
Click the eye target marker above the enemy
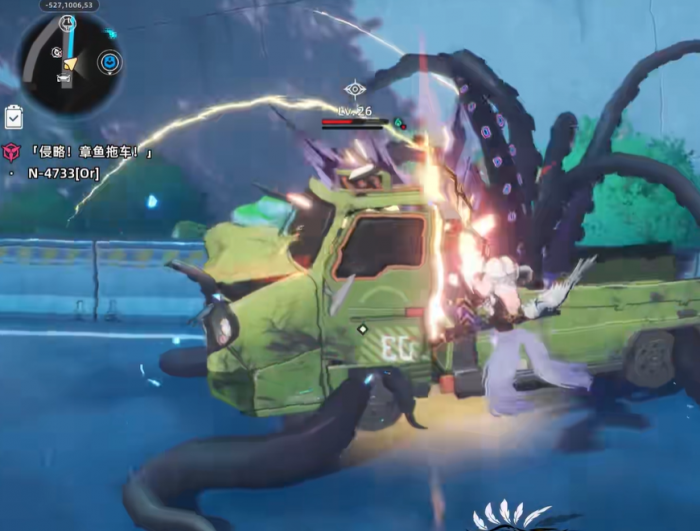pyautogui.click(x=354, y=89)
